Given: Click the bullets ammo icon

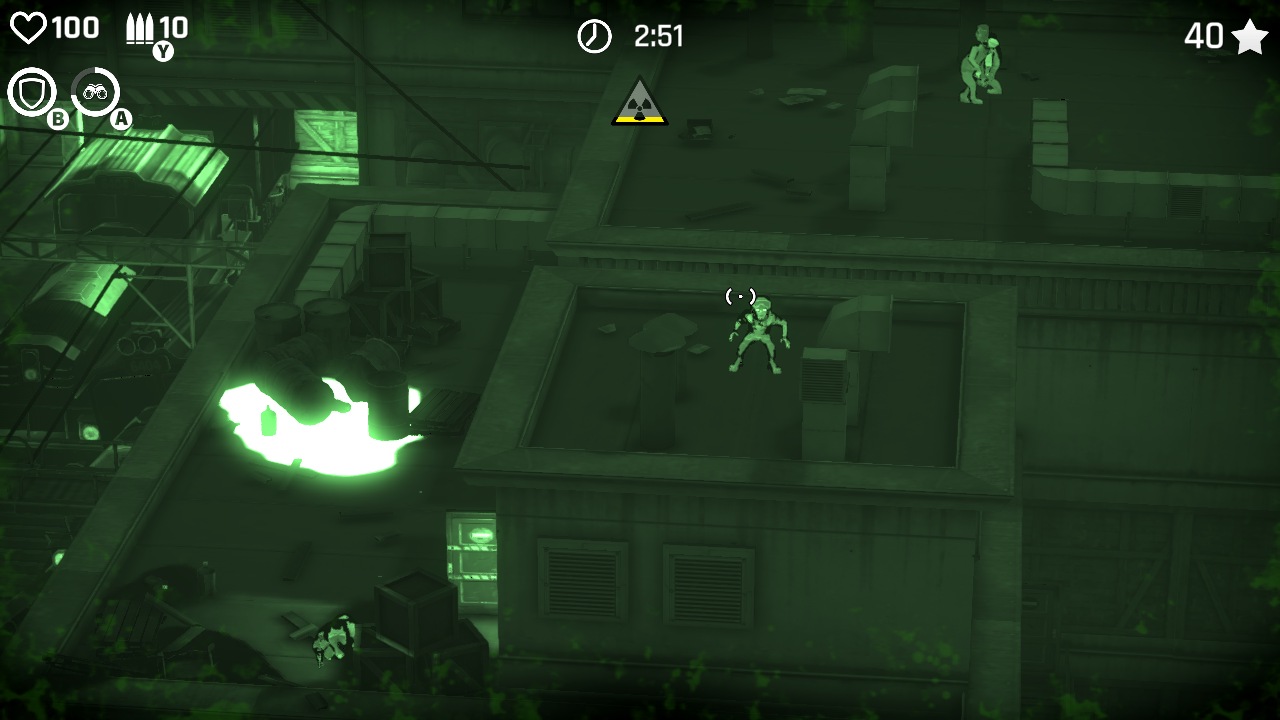Looking at the screenshot, I should (x=139, y=27).
